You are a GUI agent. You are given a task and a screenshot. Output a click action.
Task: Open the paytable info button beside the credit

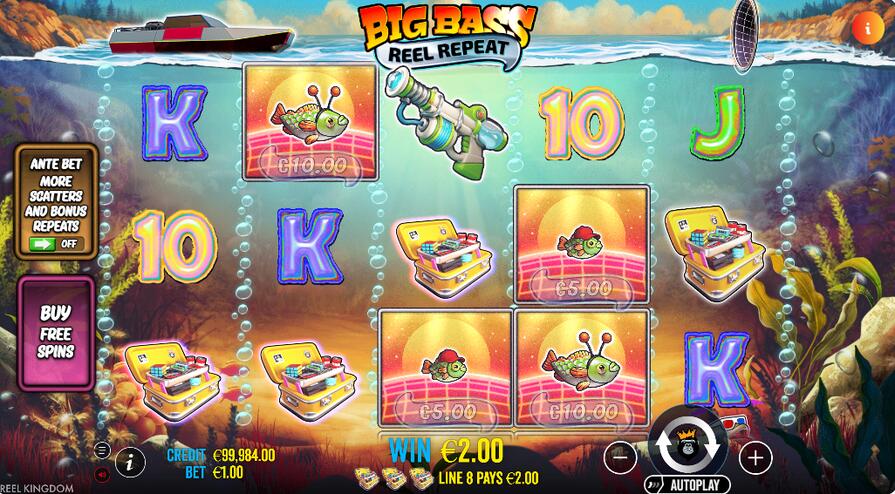[x=129, y=462]
